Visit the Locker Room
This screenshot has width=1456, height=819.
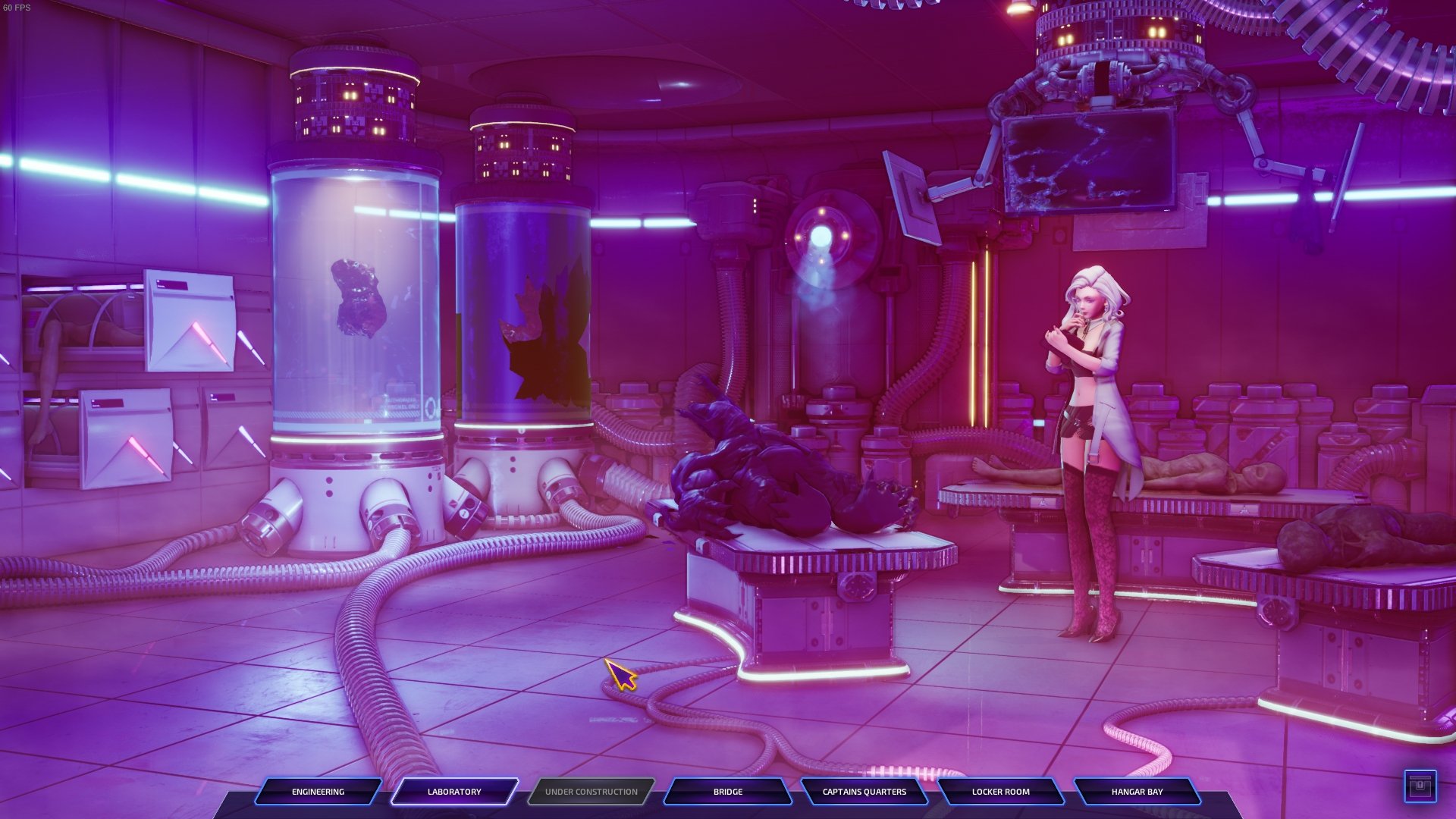click(1001, 792)
